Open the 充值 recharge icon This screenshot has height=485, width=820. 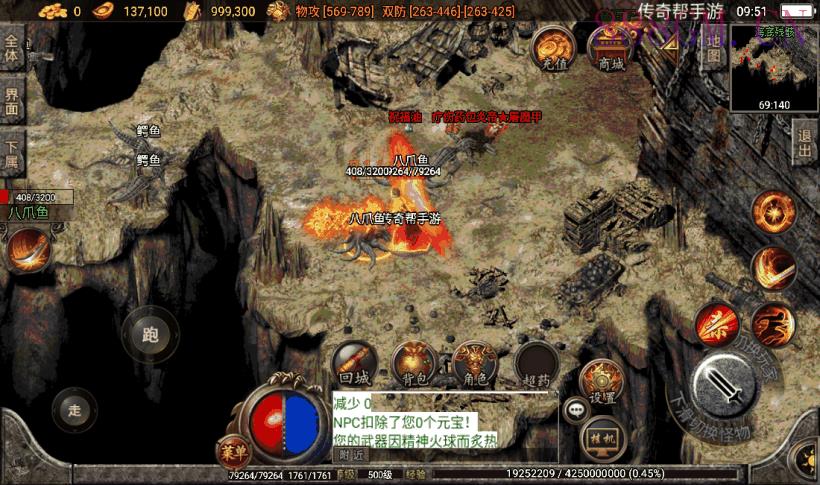(551, 48)
